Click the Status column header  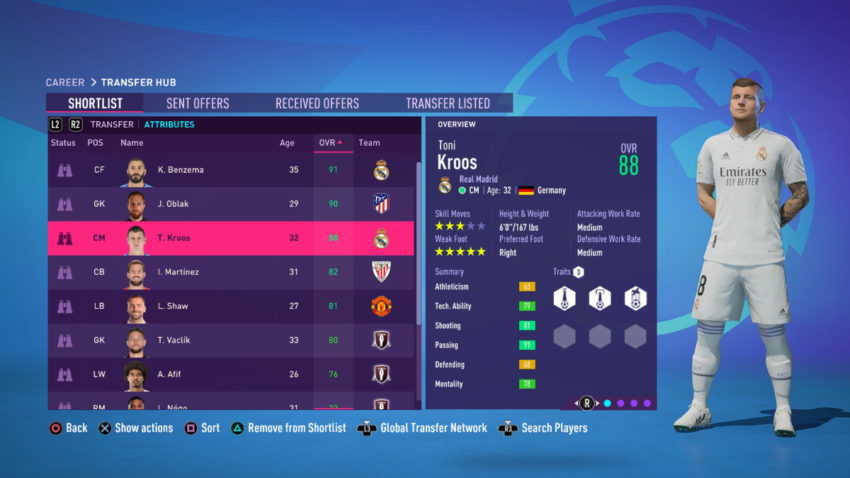click(x=64, y=143)
